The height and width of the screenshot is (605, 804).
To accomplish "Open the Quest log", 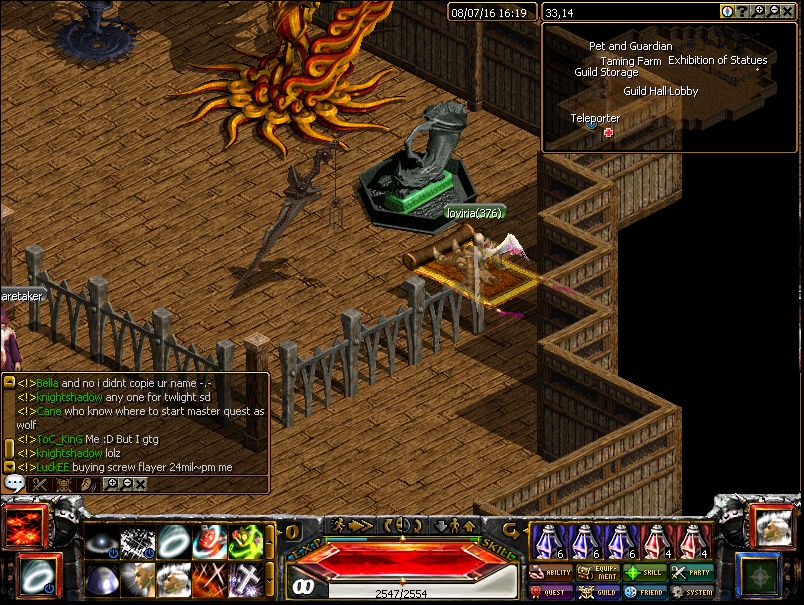I will pyautogui.click(x=550, y=592).
